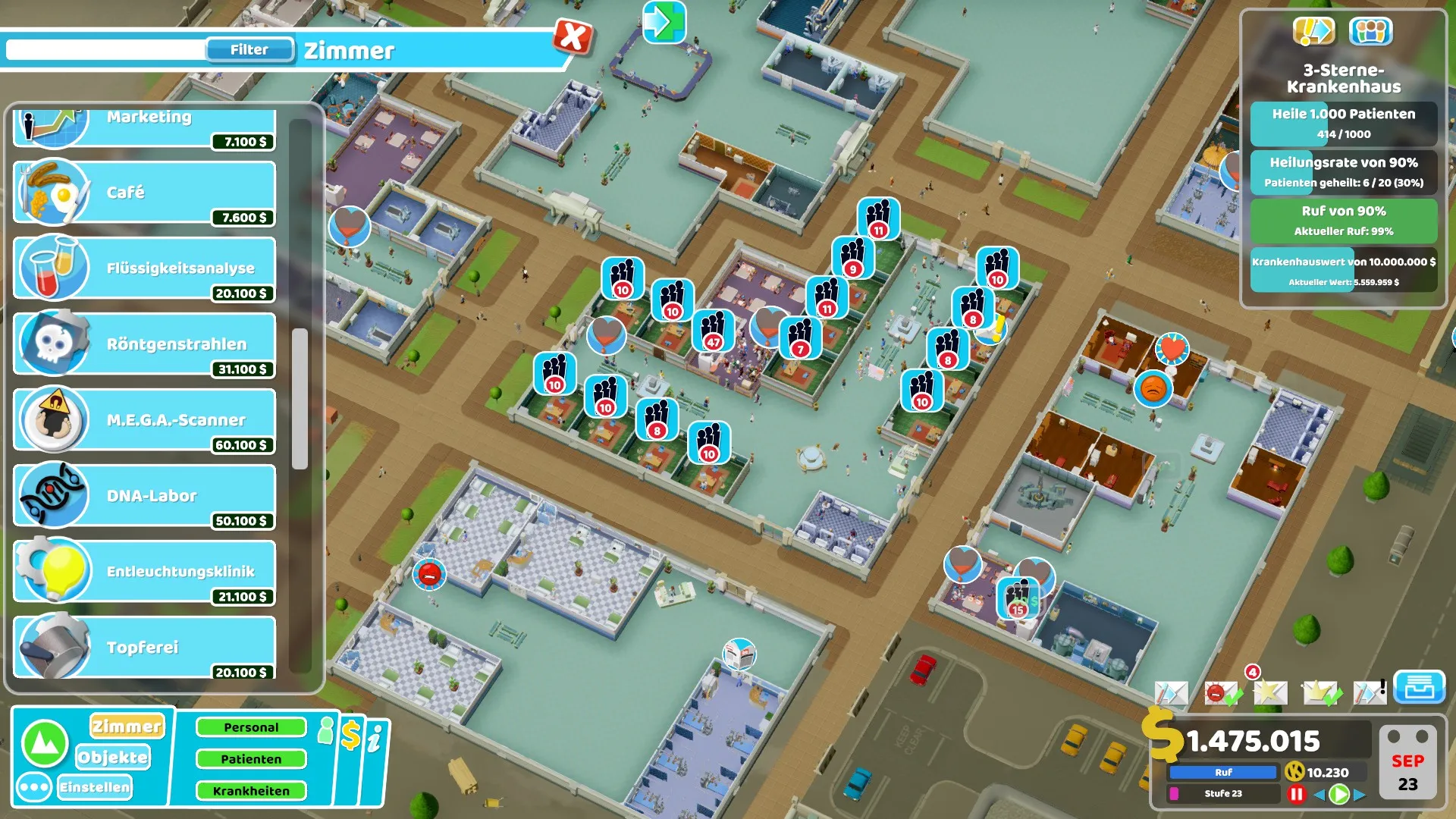The width and height of the screenshot is (1456, 819).
Task: Select the M.E.G.A.-Scanner room
Action: [144, 420]
